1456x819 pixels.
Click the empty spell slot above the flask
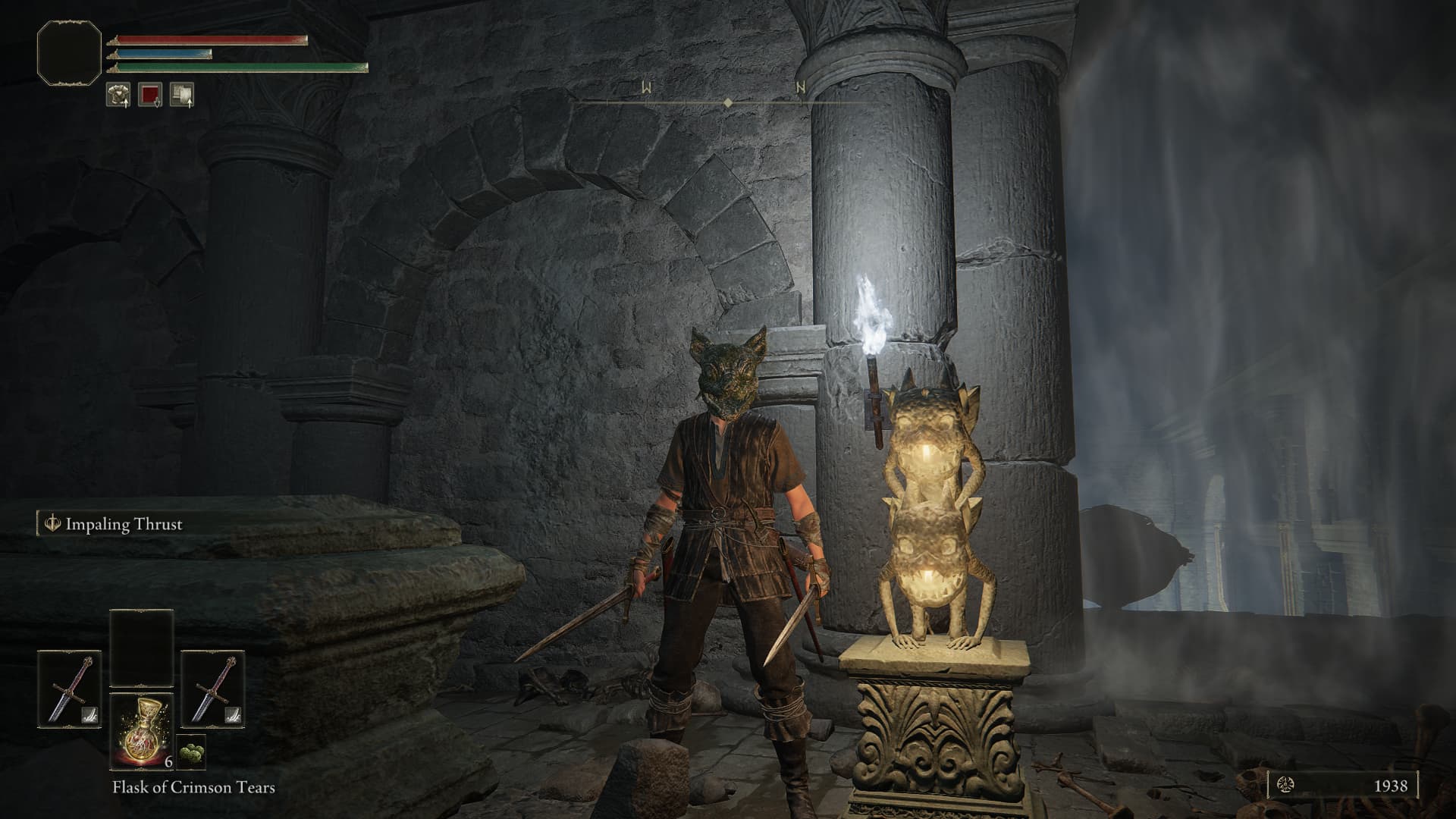point(142,648)
